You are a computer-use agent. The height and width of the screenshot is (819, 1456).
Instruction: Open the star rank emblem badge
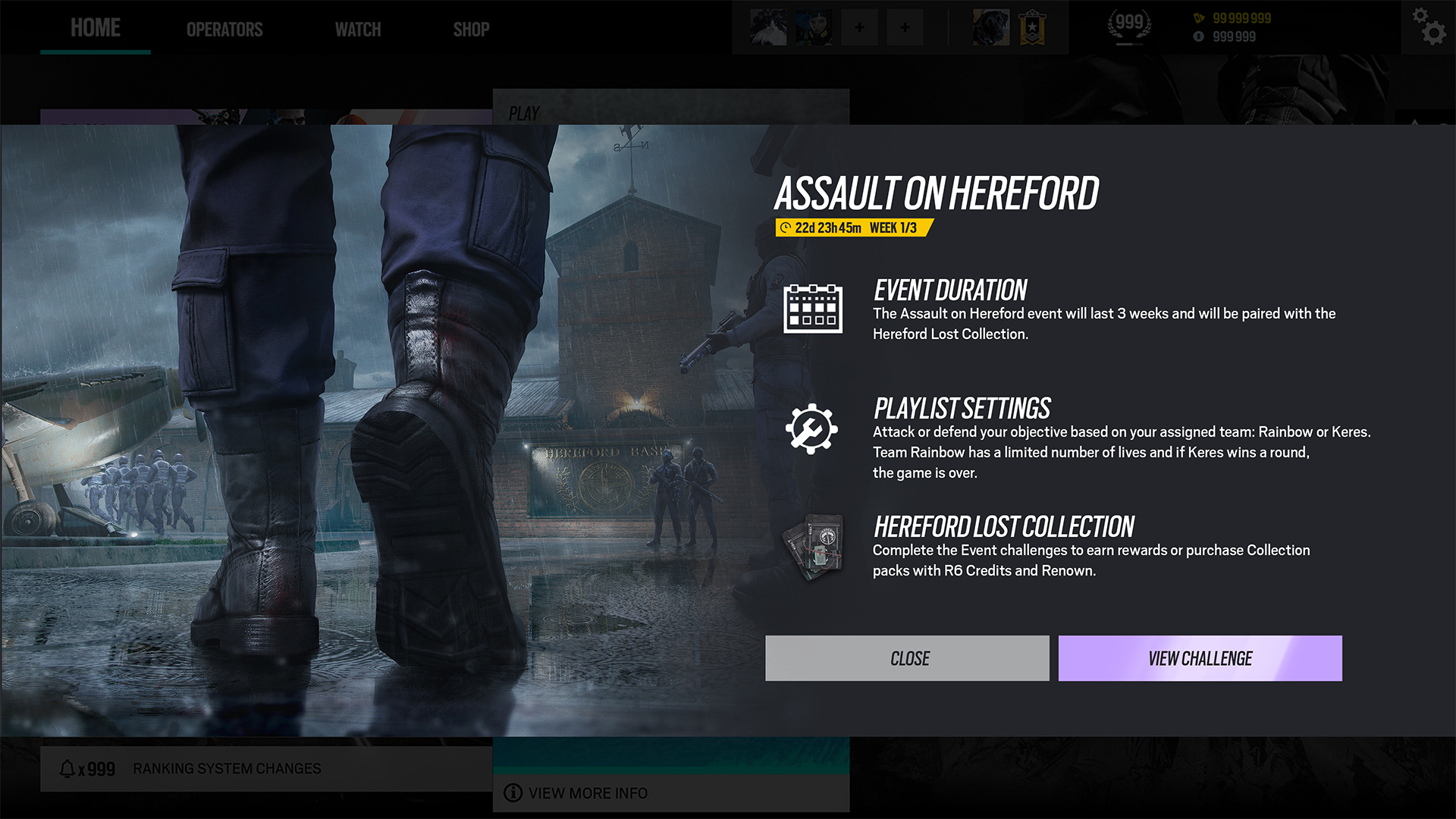coord(1032,28)
